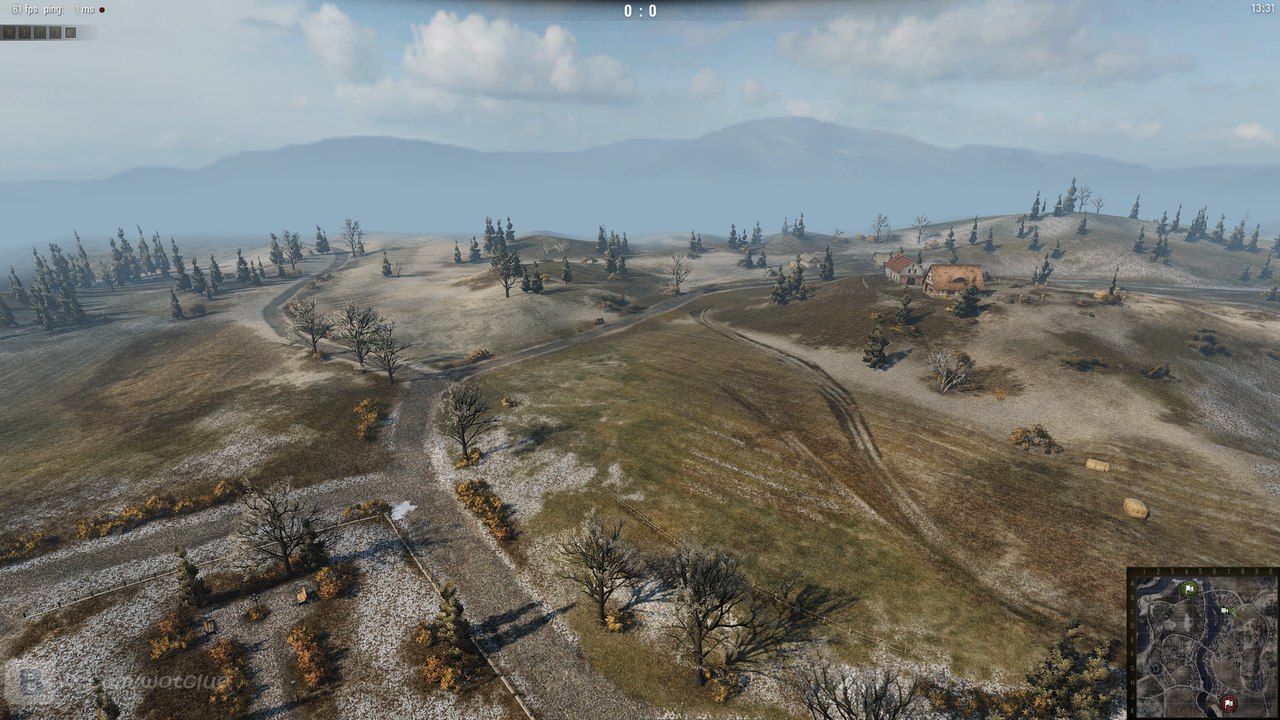Select the green flag base on minimap
The height and width of the screenshot is (720, 1280).
click(1188, 589)
